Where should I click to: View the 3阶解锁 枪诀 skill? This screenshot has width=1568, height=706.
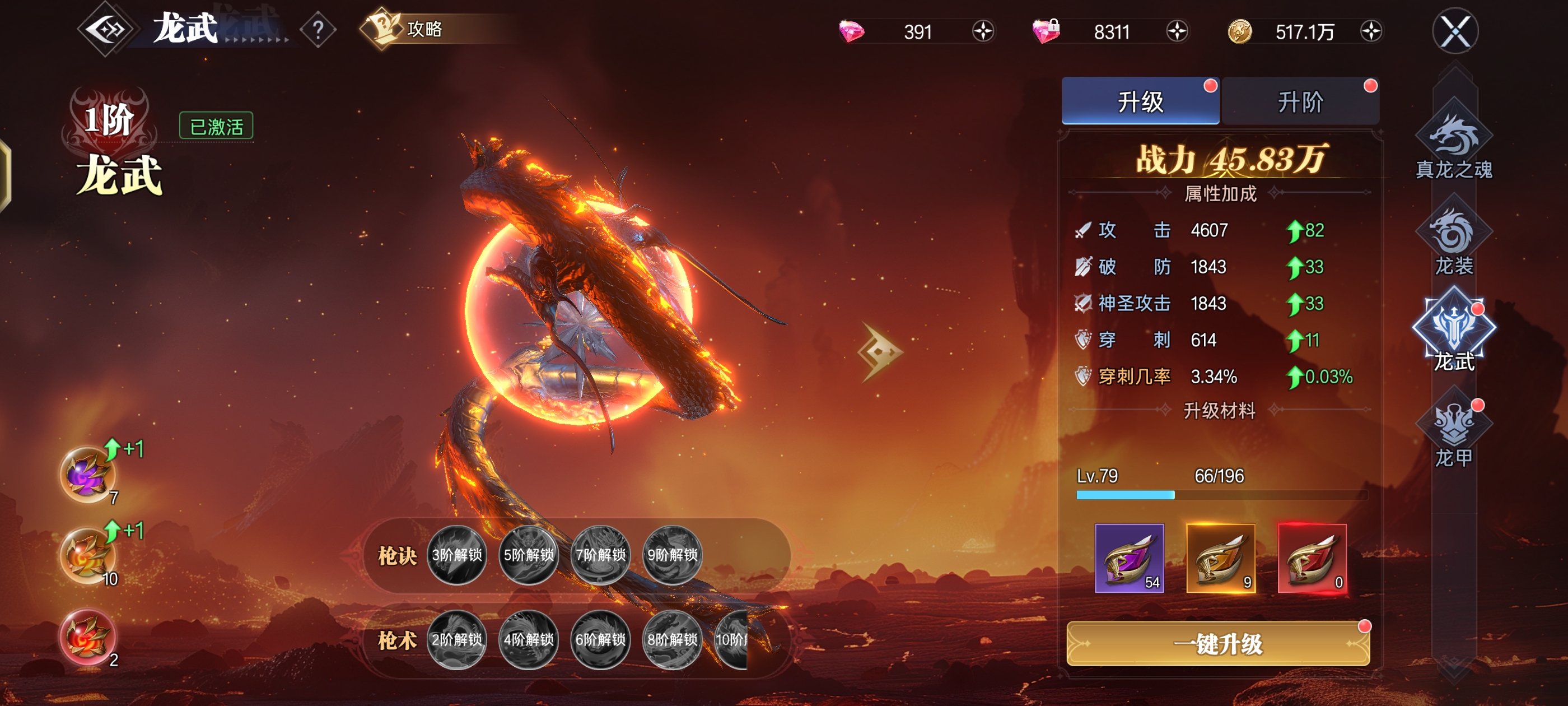coord(456,554)
